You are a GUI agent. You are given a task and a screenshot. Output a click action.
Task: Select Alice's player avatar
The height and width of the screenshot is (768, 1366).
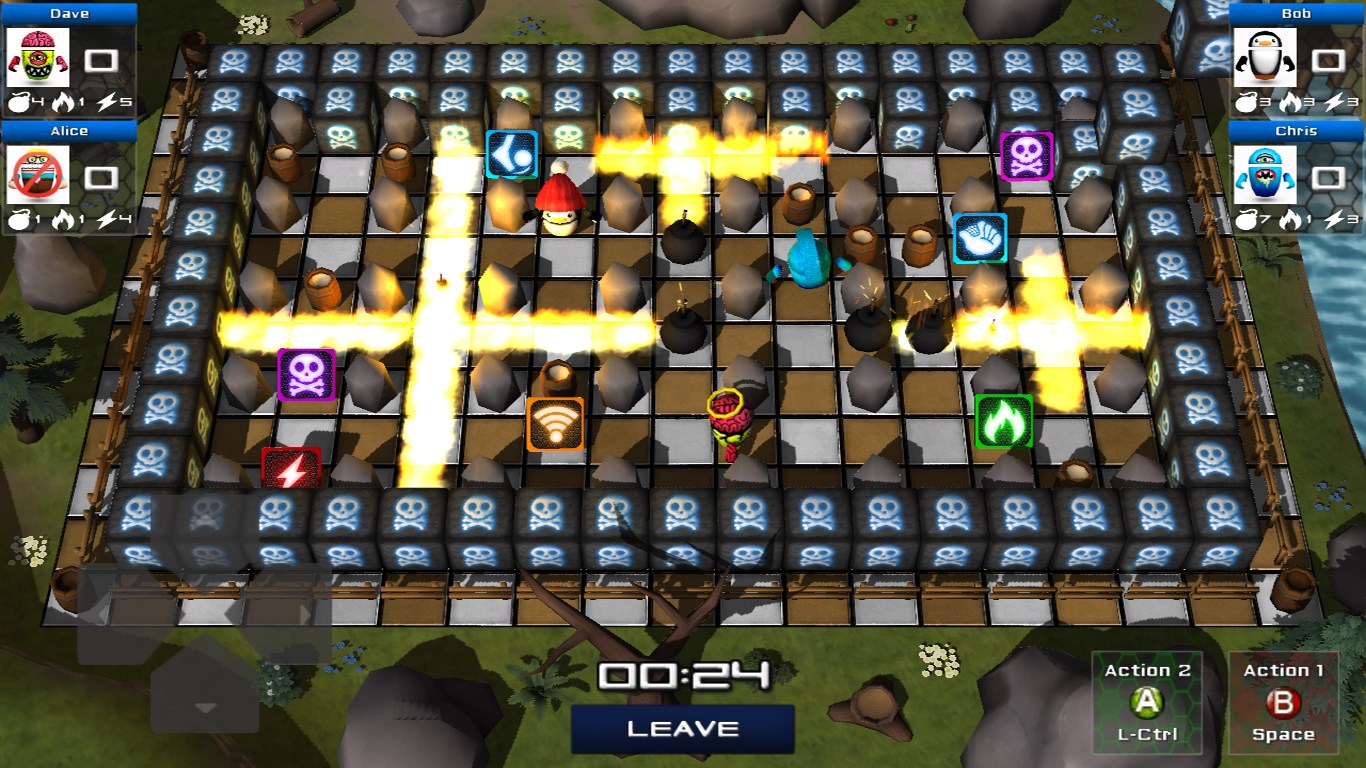point(39,175)
